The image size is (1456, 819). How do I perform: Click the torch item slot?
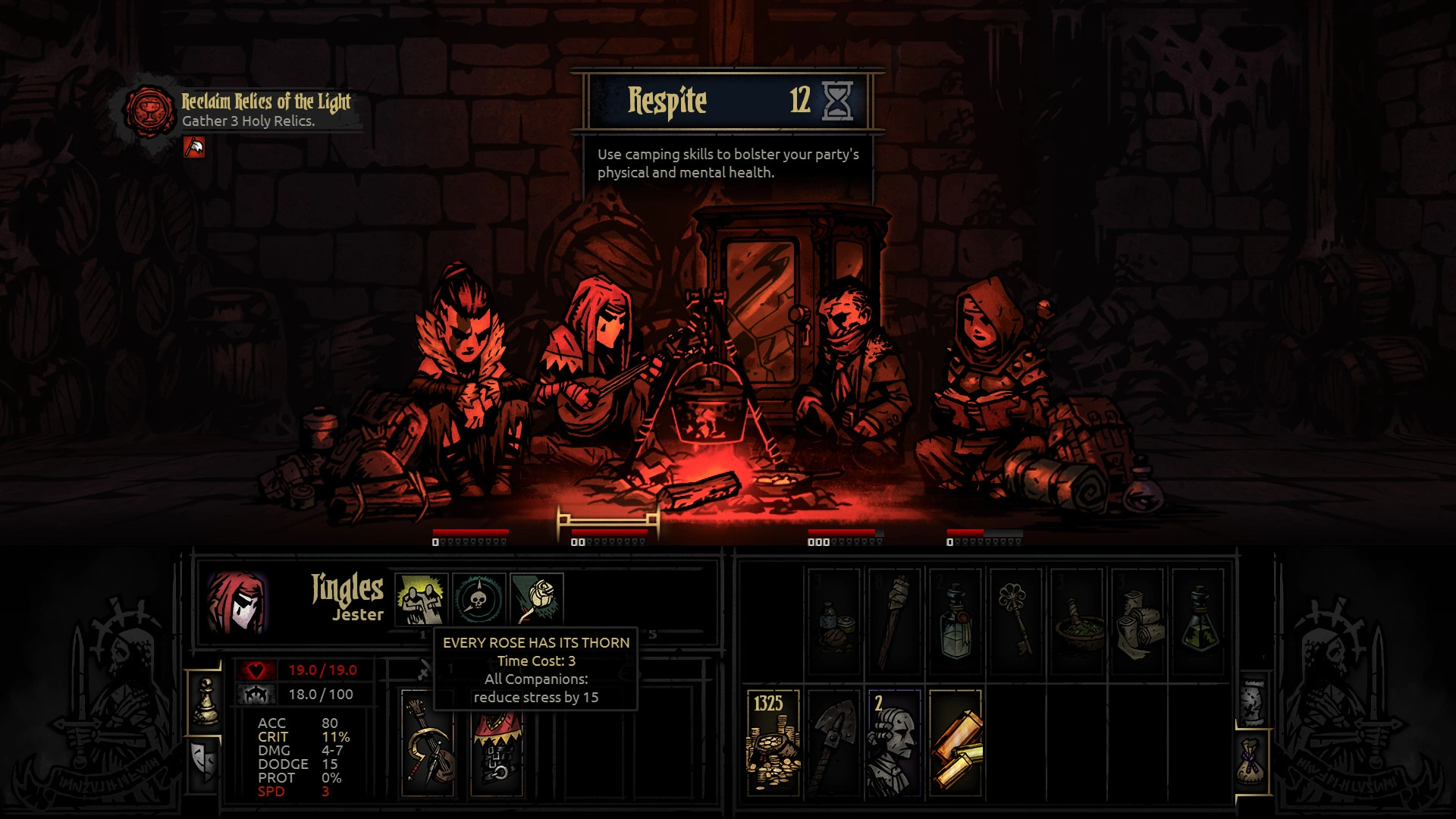coord(895,622)
